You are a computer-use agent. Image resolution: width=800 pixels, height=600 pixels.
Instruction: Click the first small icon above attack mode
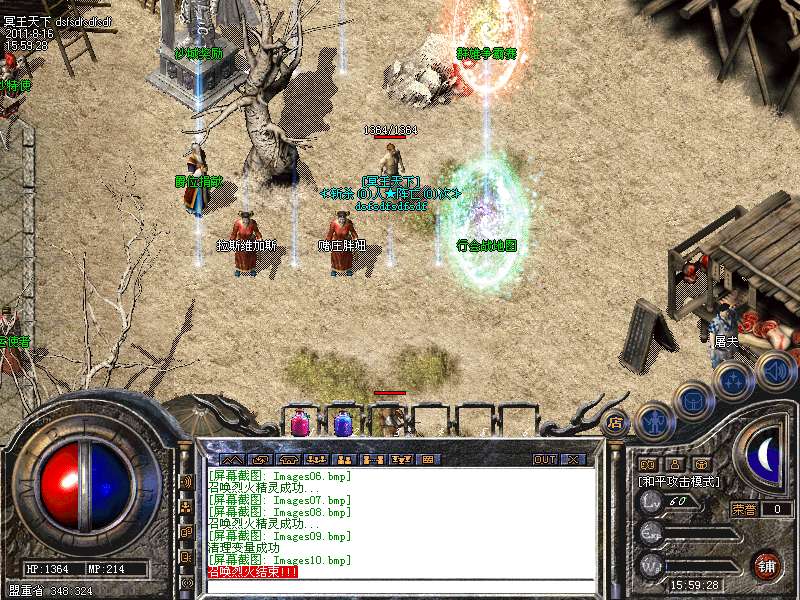click(x=646, y=464)
